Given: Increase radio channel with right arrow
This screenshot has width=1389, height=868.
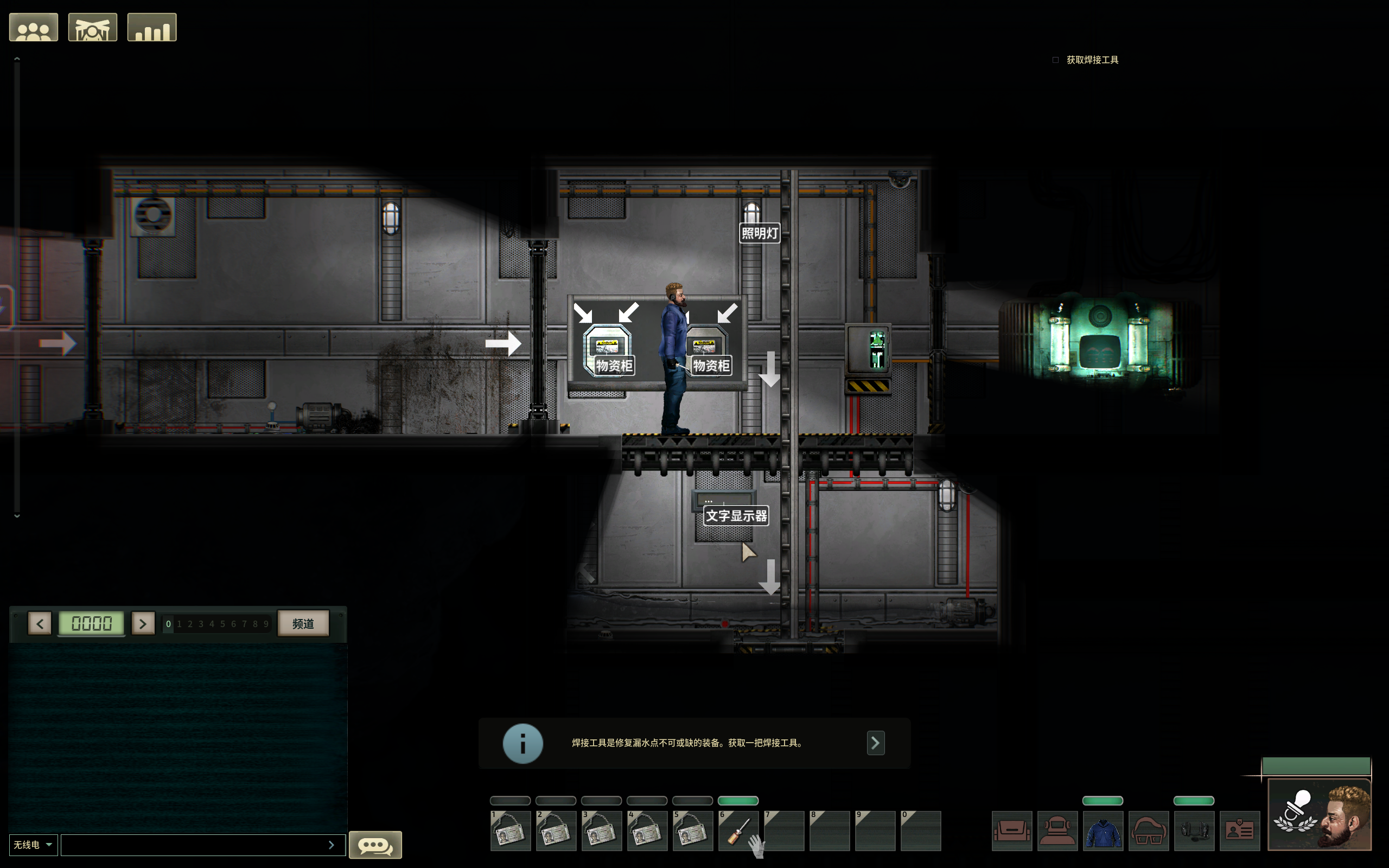Looking at the screenshot, I should [143, 623].
